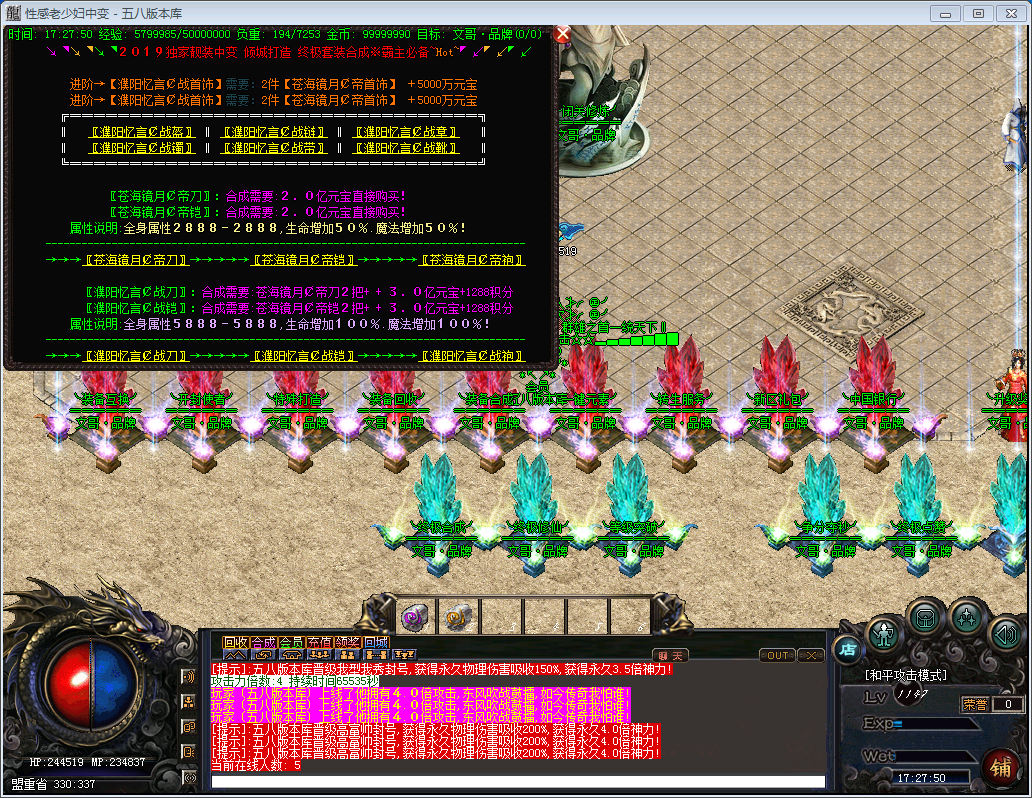
Task: Open the 店 shop icon
Action: coord(846,648)
